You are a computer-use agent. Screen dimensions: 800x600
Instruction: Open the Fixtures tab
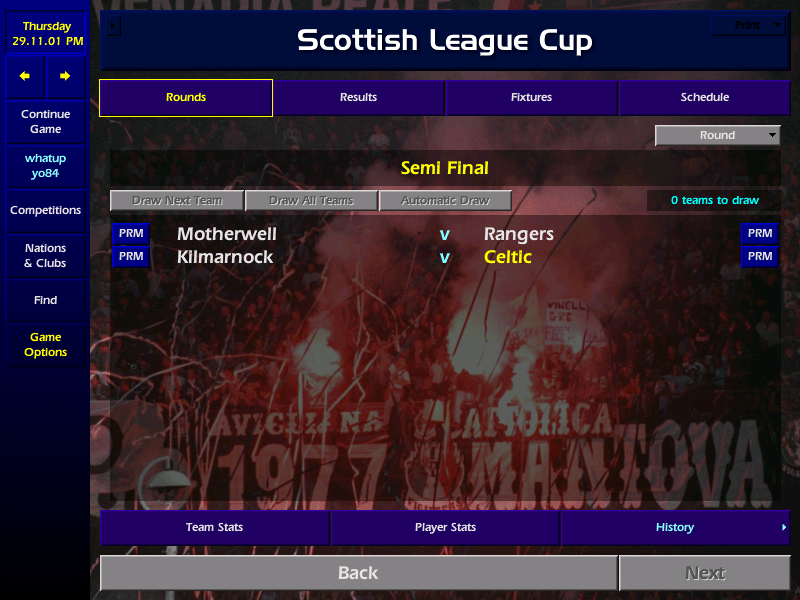click(x=531, y=98)
